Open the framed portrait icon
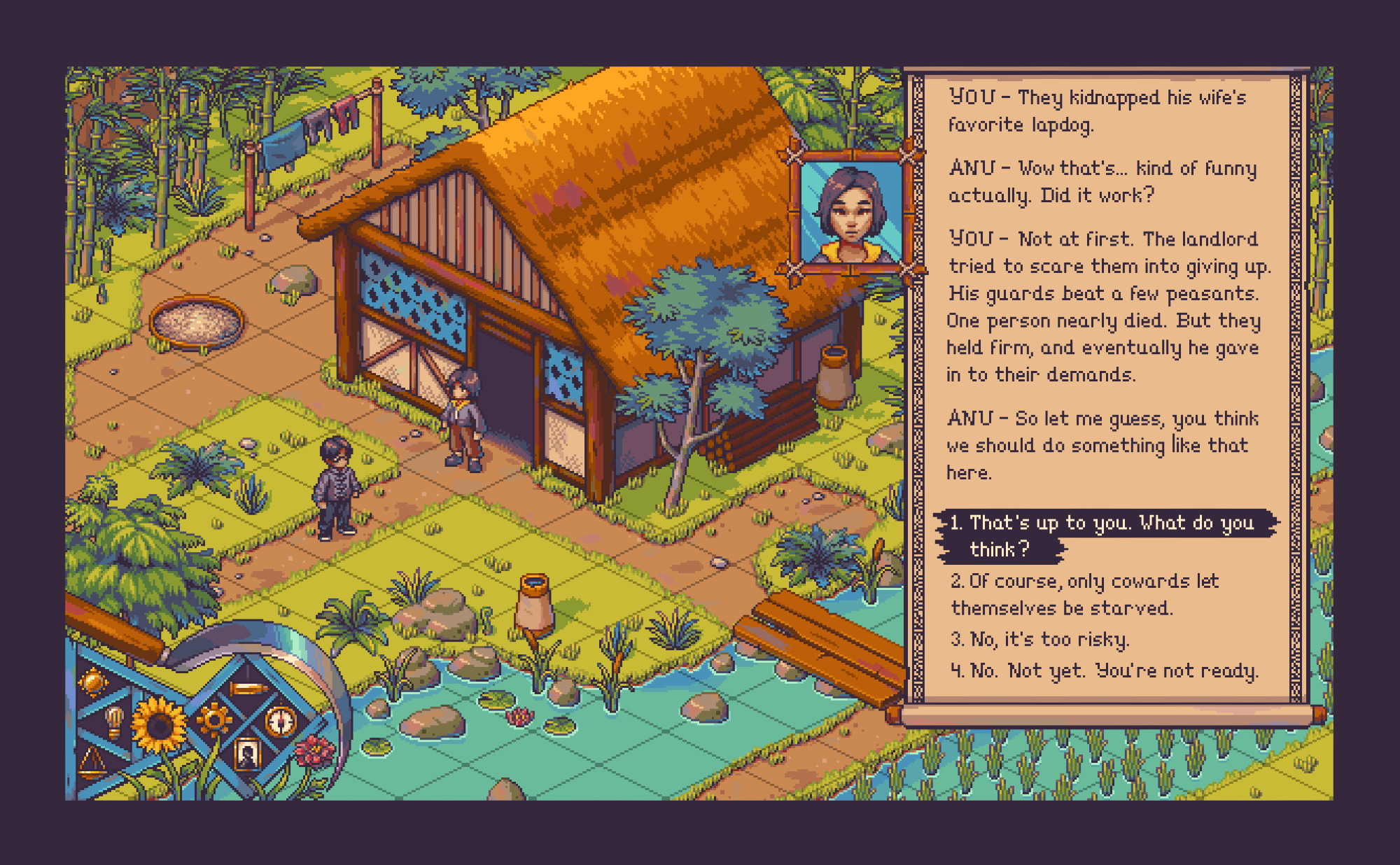The width and height of the screenshot is (1400, 865). tap(247, 754)
